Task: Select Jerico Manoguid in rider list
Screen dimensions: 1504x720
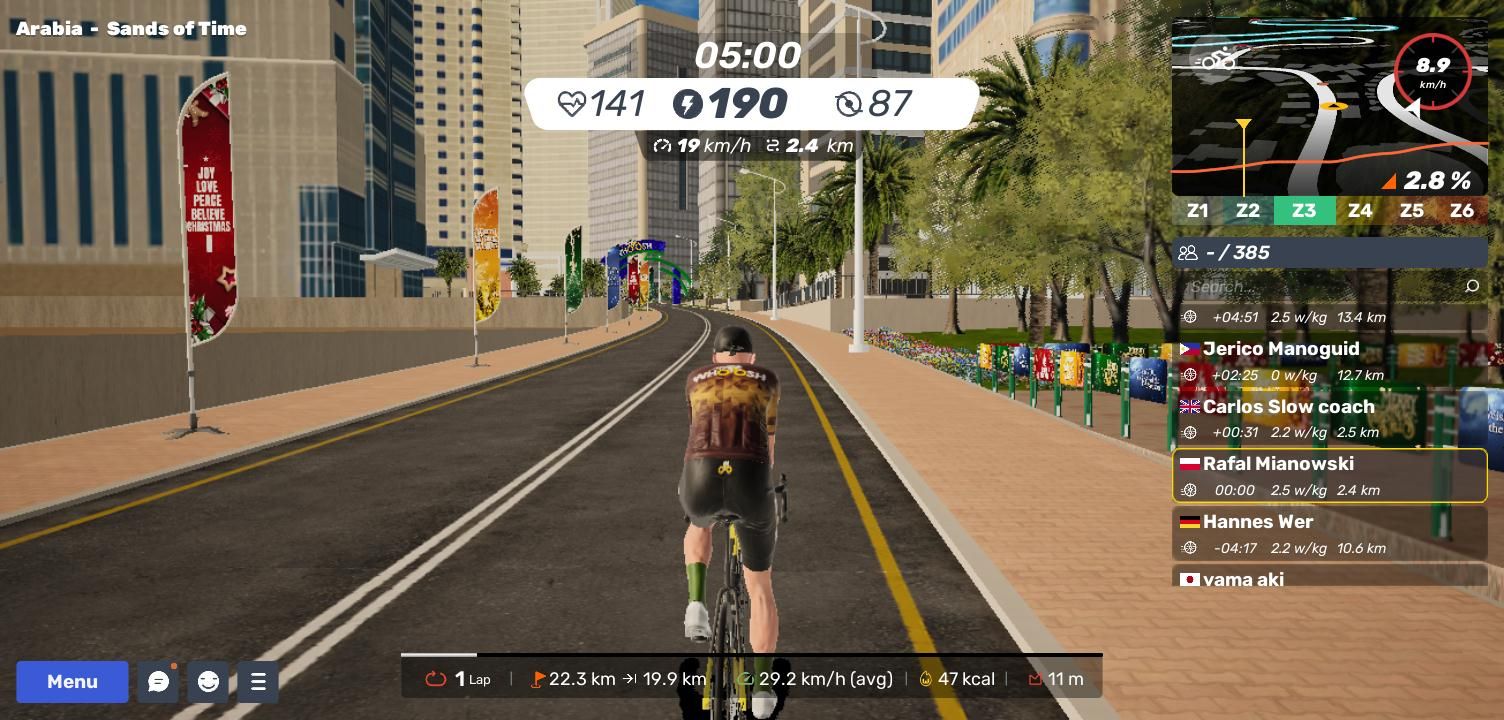Action: [1329, 360]
